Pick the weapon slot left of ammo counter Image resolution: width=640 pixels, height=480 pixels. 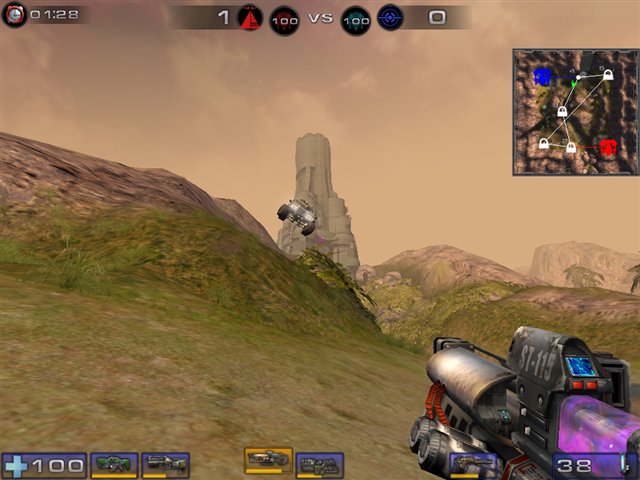[x=472, y=465]
